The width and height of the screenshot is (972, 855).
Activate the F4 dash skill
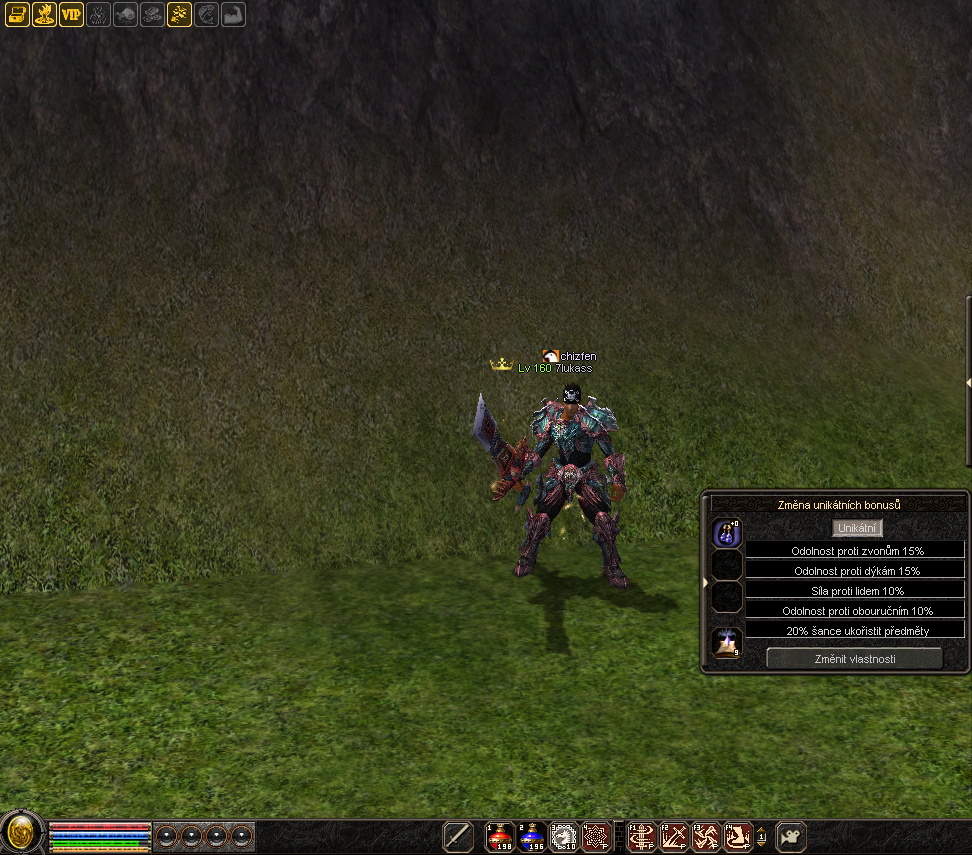click(738, 836)
